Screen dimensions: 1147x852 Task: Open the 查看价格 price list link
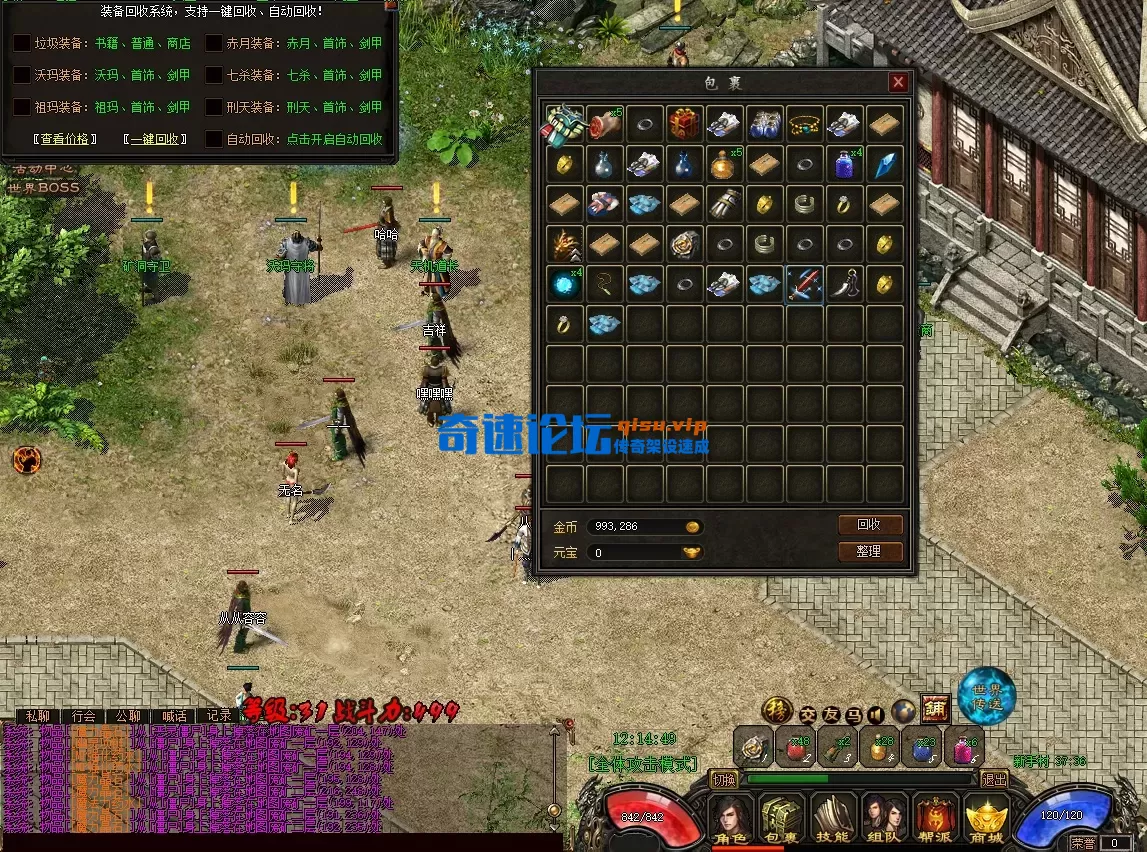pos(65,139)
